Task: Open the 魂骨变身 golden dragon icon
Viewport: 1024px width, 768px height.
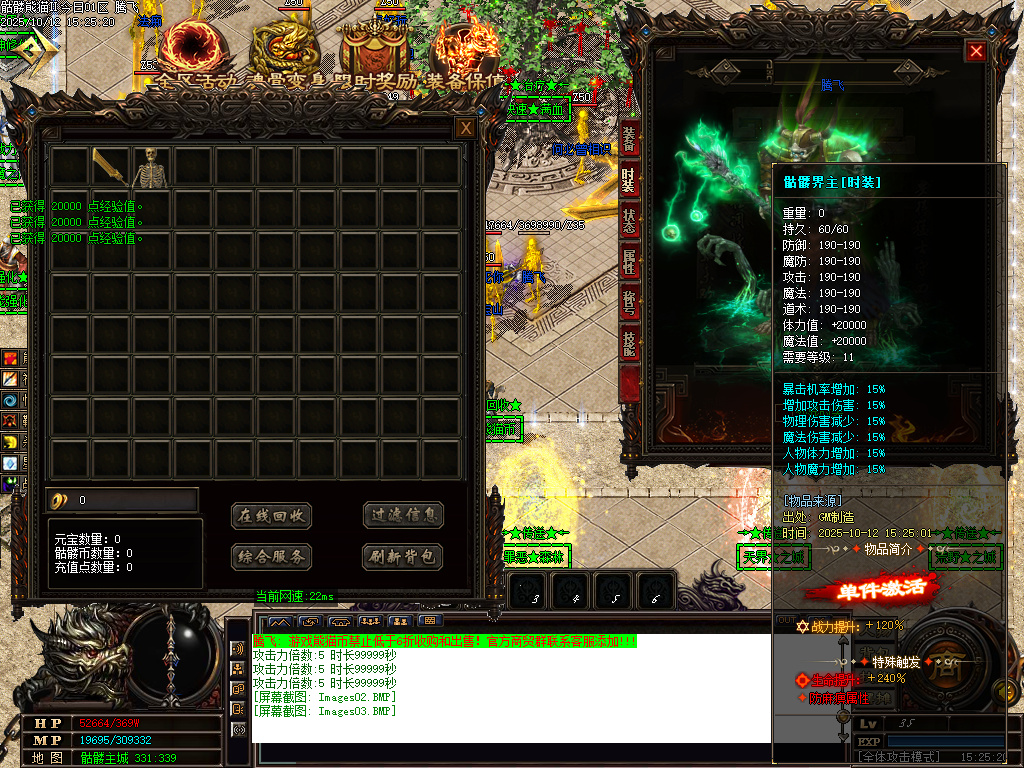Action: (x=282, y=48)
